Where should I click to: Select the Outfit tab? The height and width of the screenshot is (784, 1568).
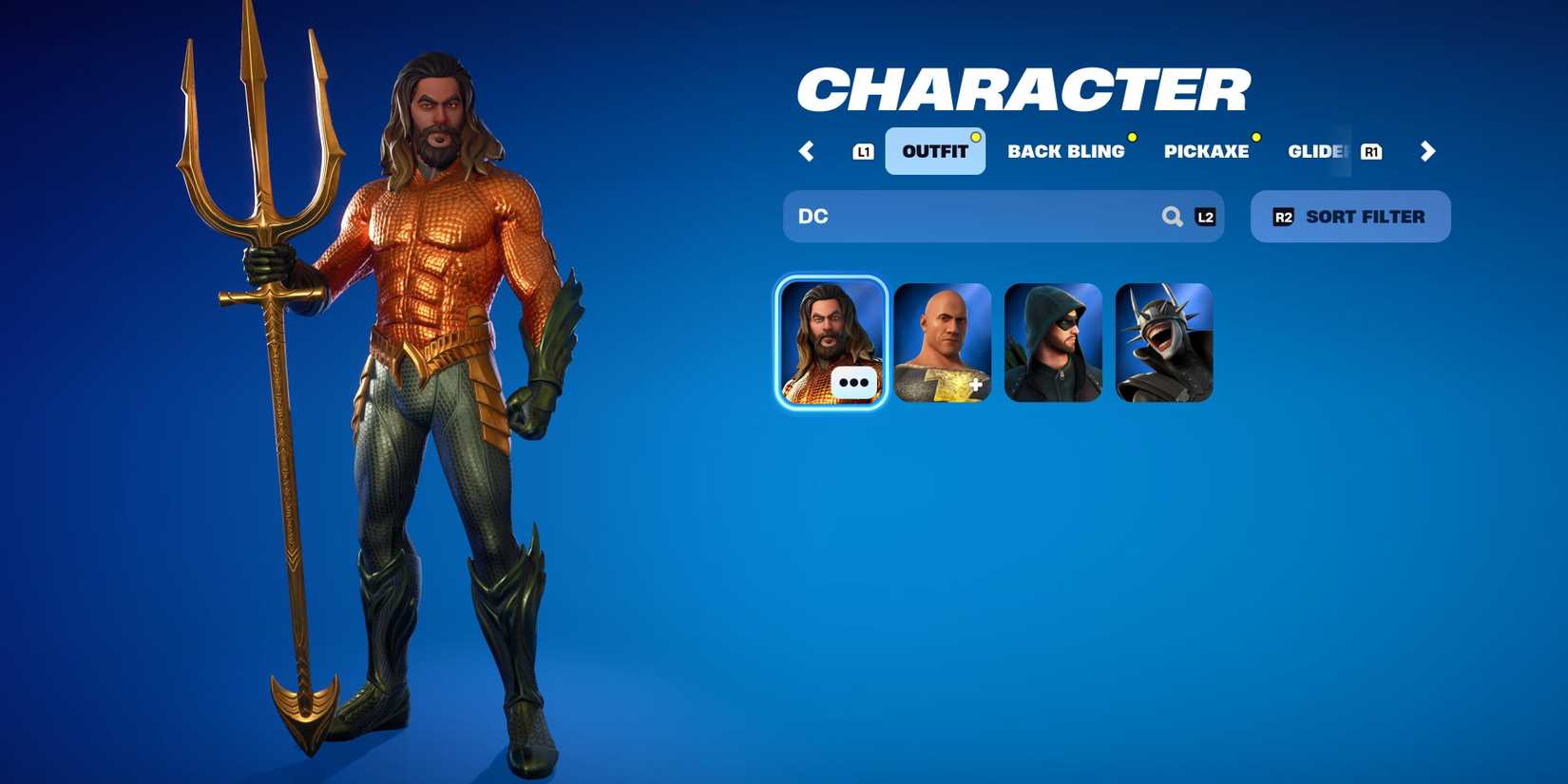(934, 150)
